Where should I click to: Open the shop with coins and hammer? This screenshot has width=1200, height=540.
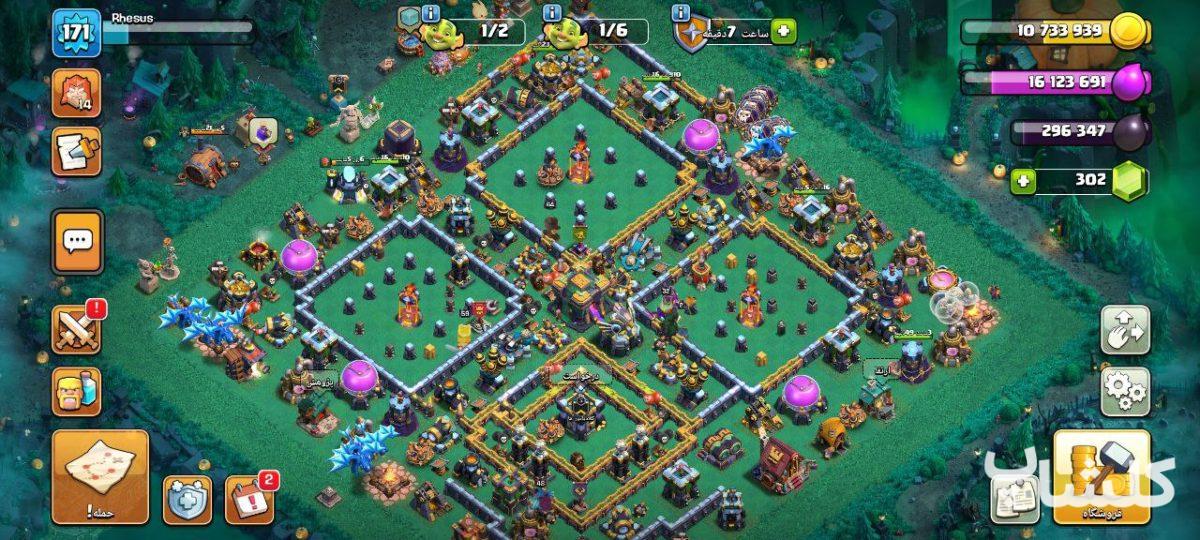[1101, 478]
